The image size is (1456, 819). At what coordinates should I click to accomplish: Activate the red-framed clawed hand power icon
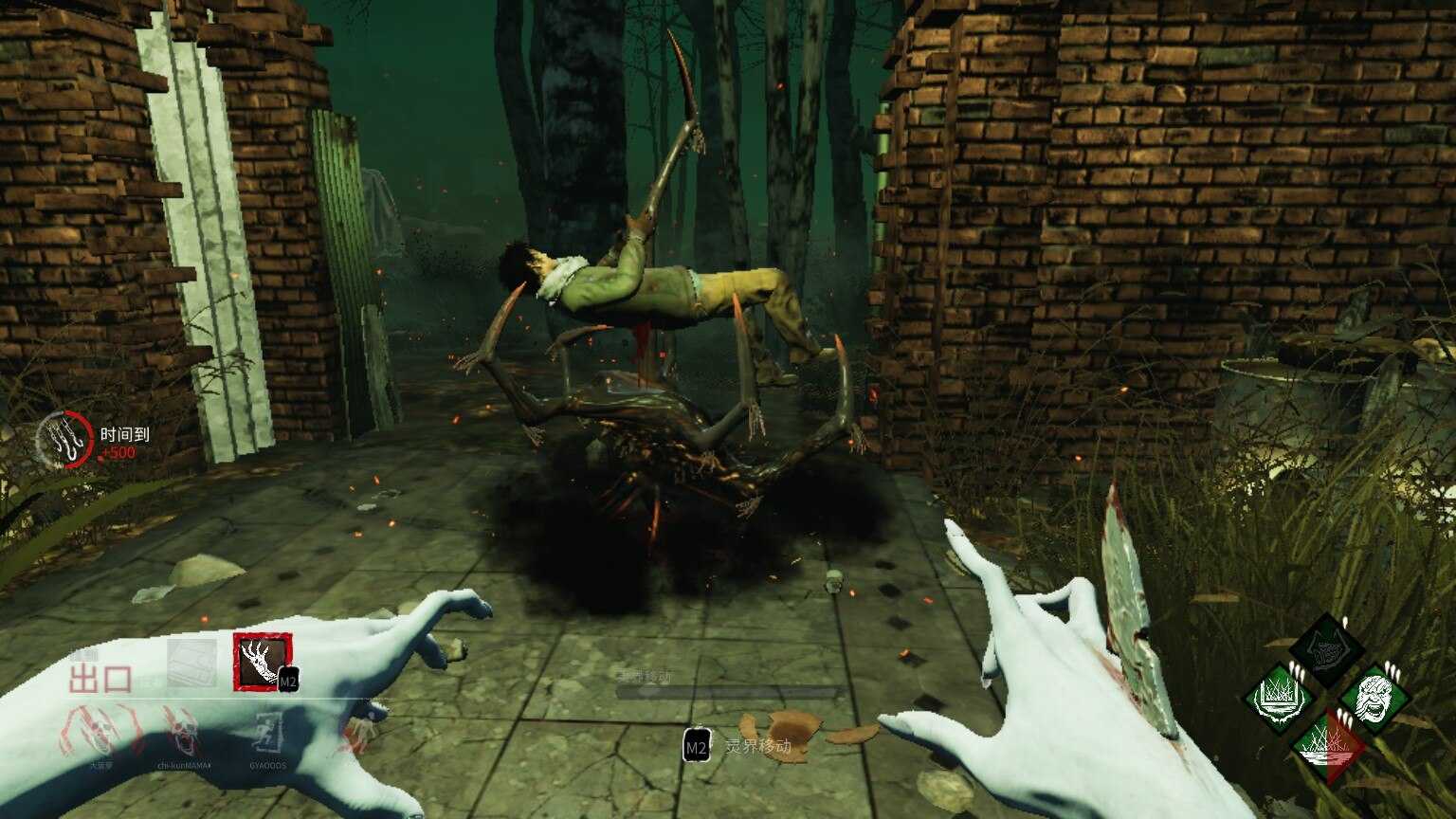263,661
